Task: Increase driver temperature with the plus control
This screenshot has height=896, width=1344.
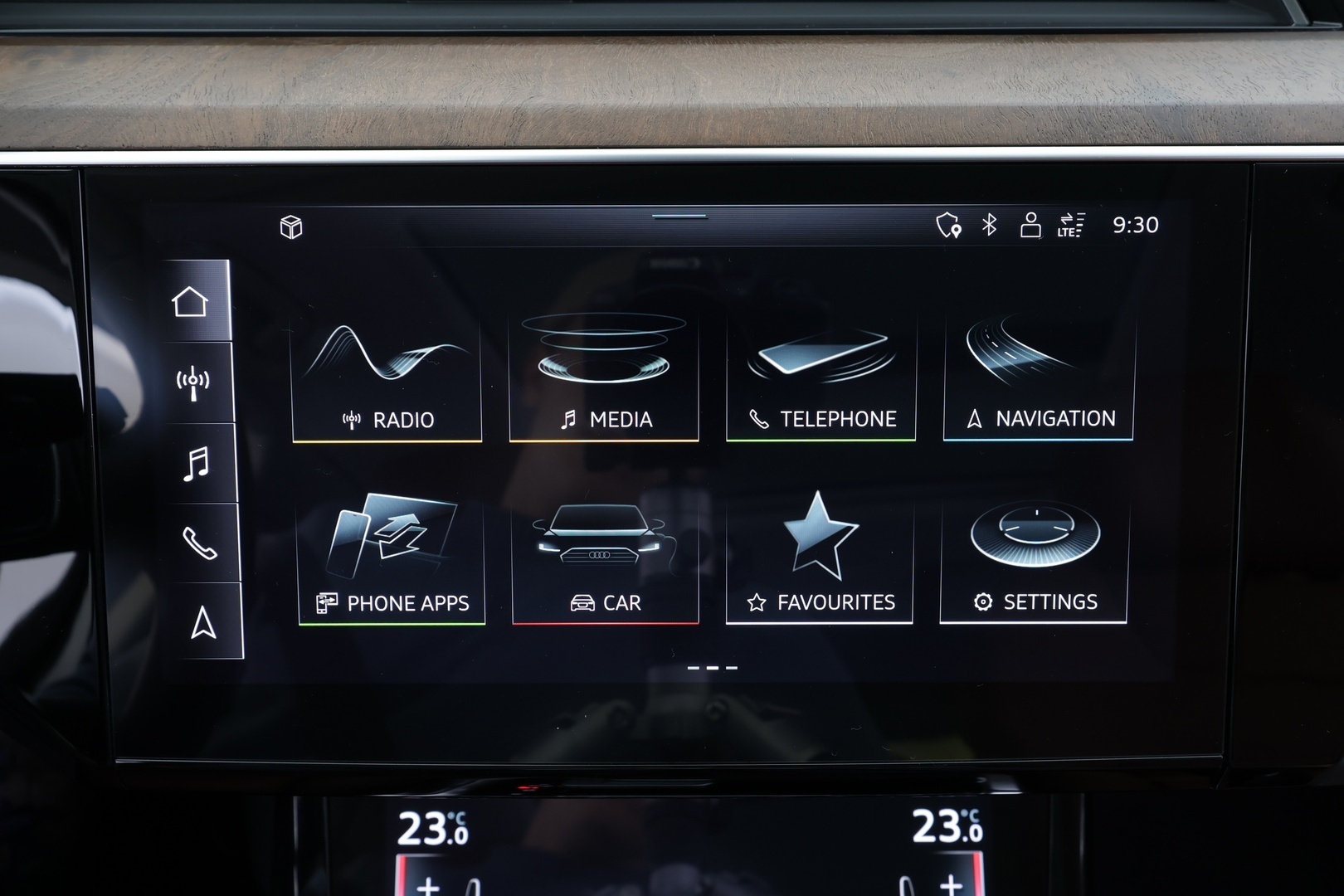Action: tap(426, 887)
